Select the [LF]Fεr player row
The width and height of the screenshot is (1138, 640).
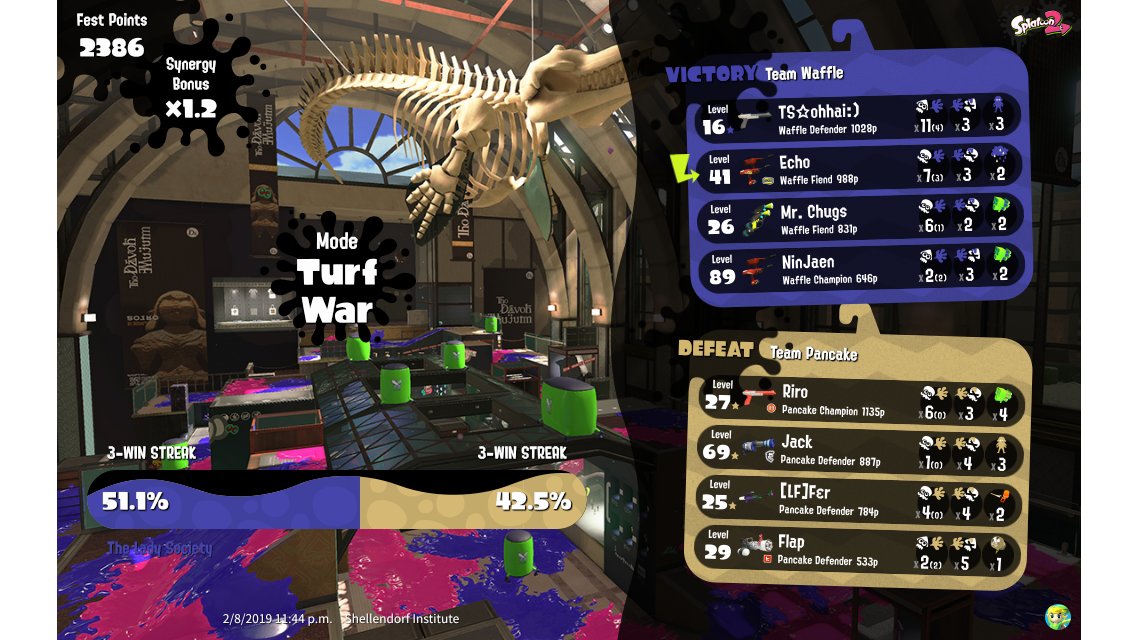tap(858, 499)
